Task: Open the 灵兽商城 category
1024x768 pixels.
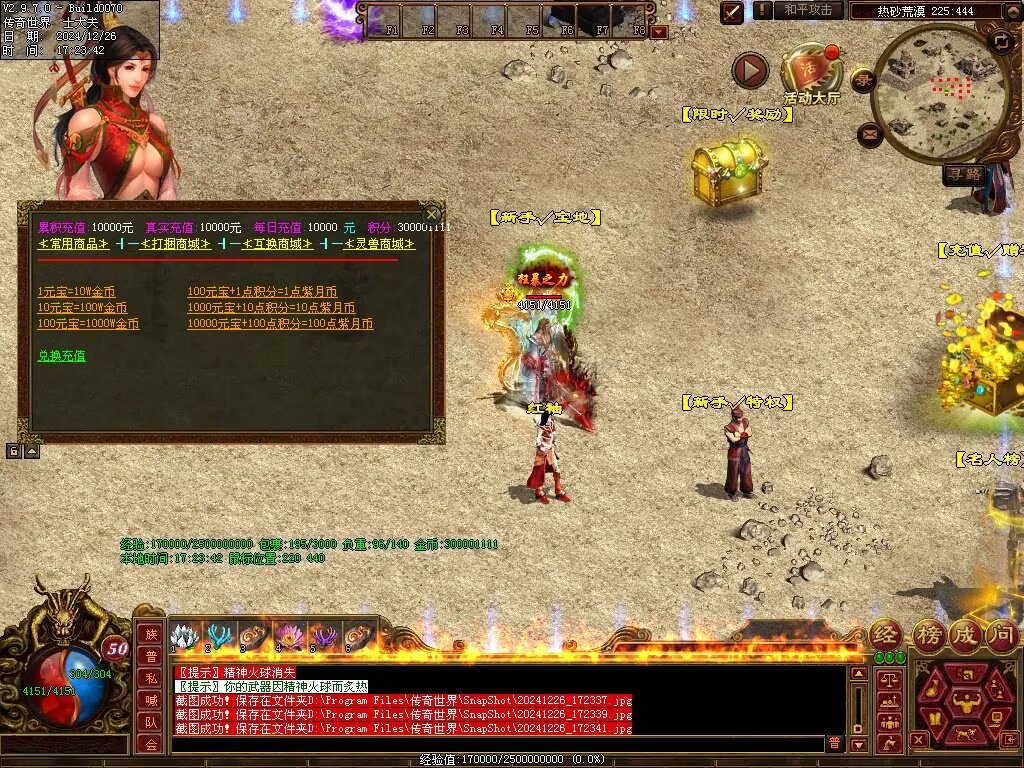Action: pyautogui.click(x=372, y=244)
